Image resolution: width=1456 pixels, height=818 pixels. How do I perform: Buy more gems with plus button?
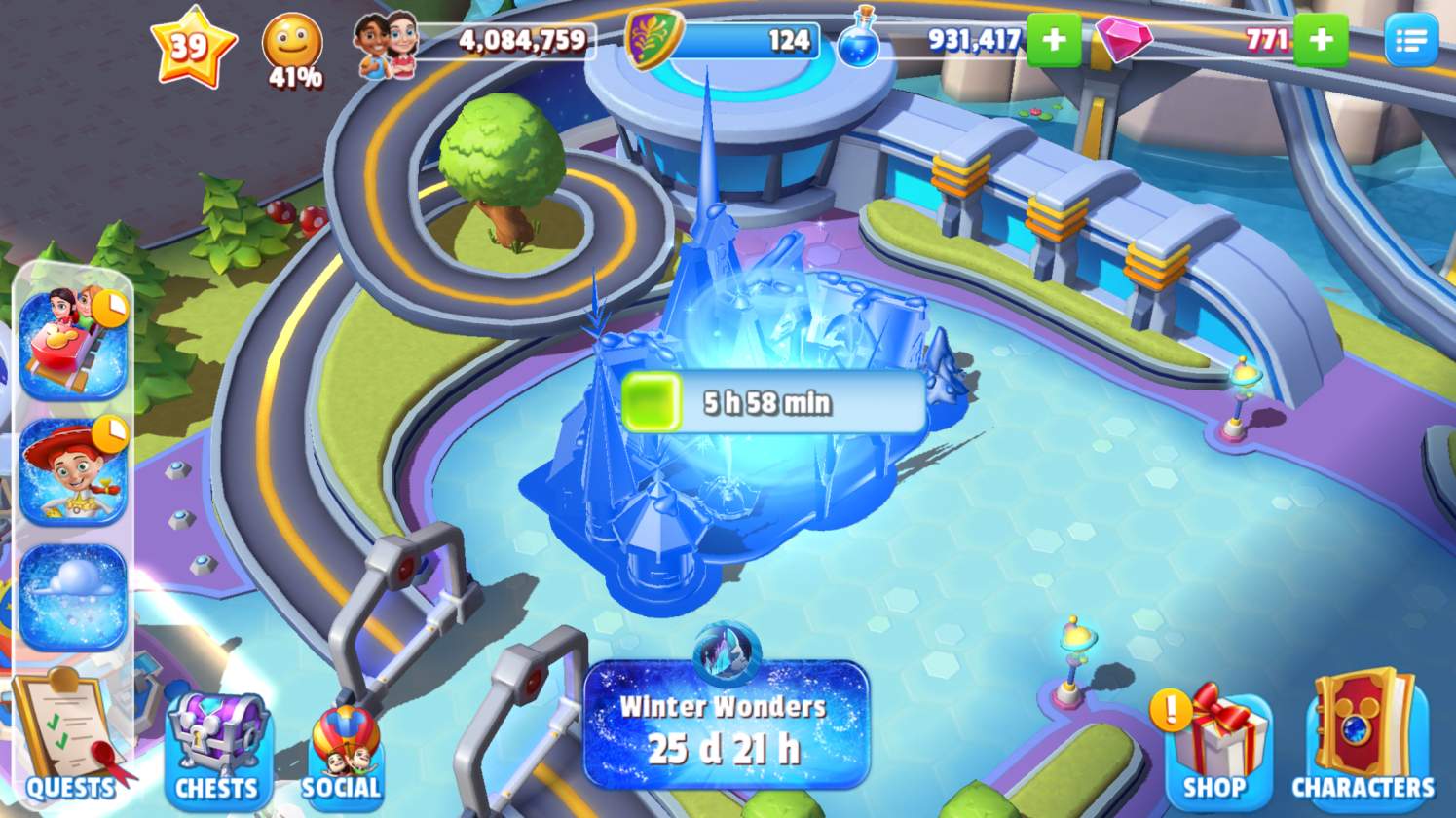point(1321,40)
